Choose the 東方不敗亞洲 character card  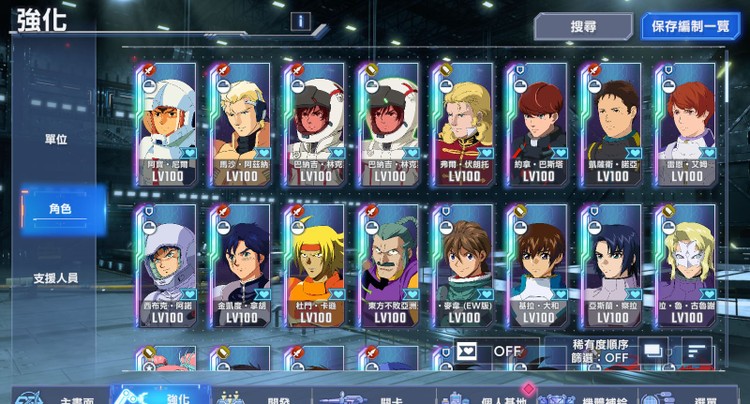tap(390, 265)
